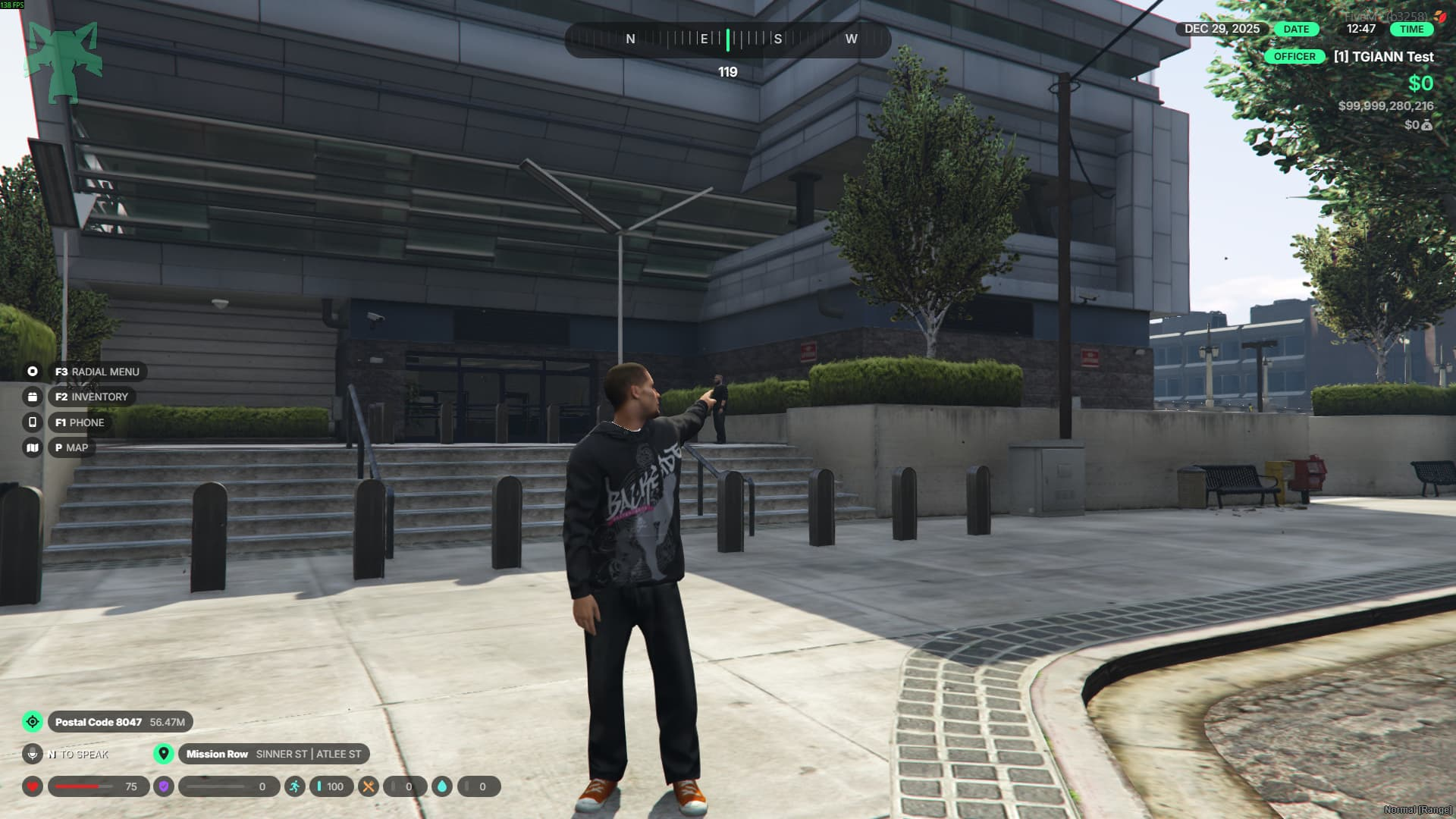Click the Mission Row location pin icon
This screenshot has width=1456, height=819.
click(x=163, y=754)
